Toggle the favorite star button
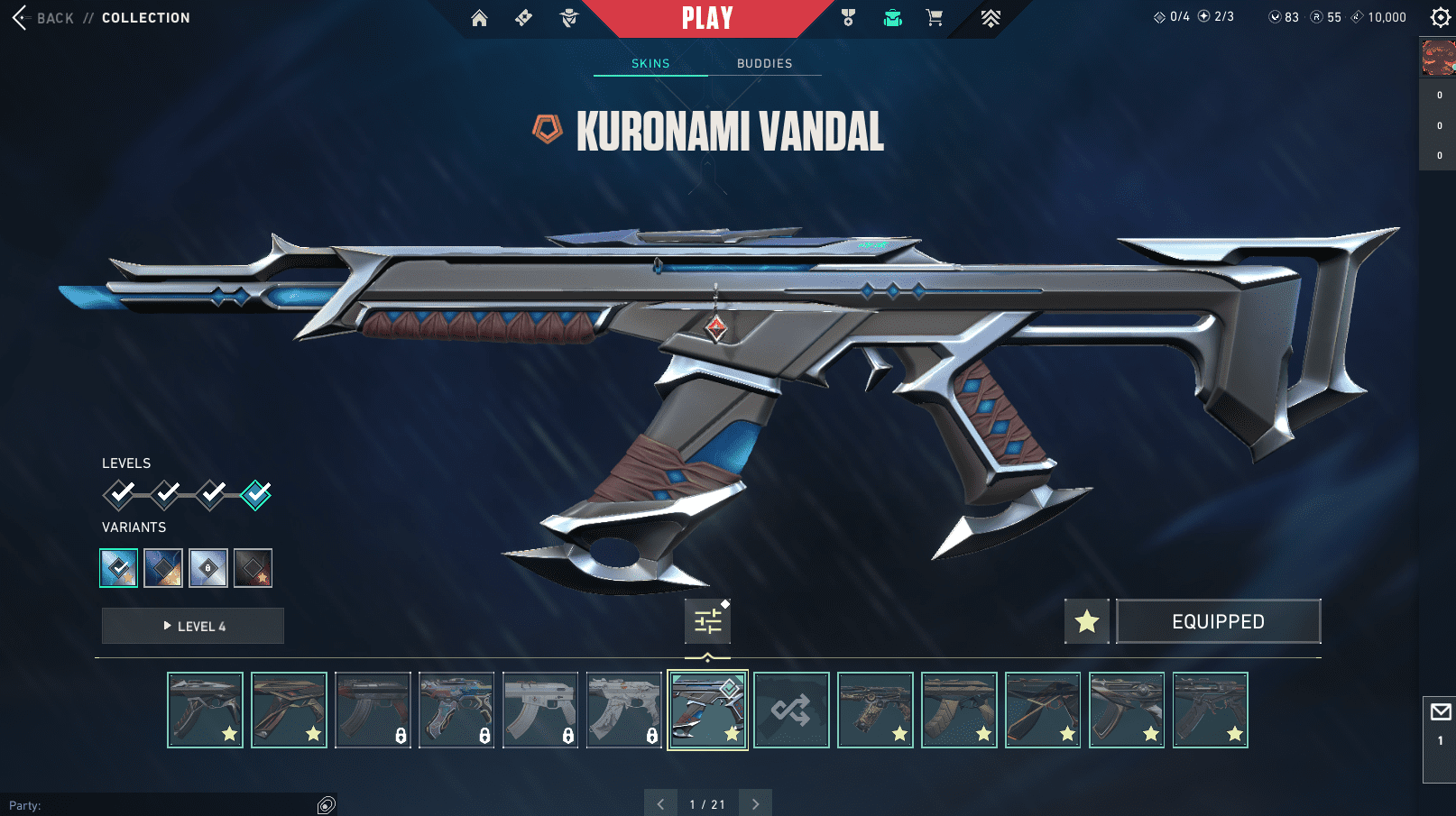This screenshot has height=816, width=1456. click(1087, 621)
